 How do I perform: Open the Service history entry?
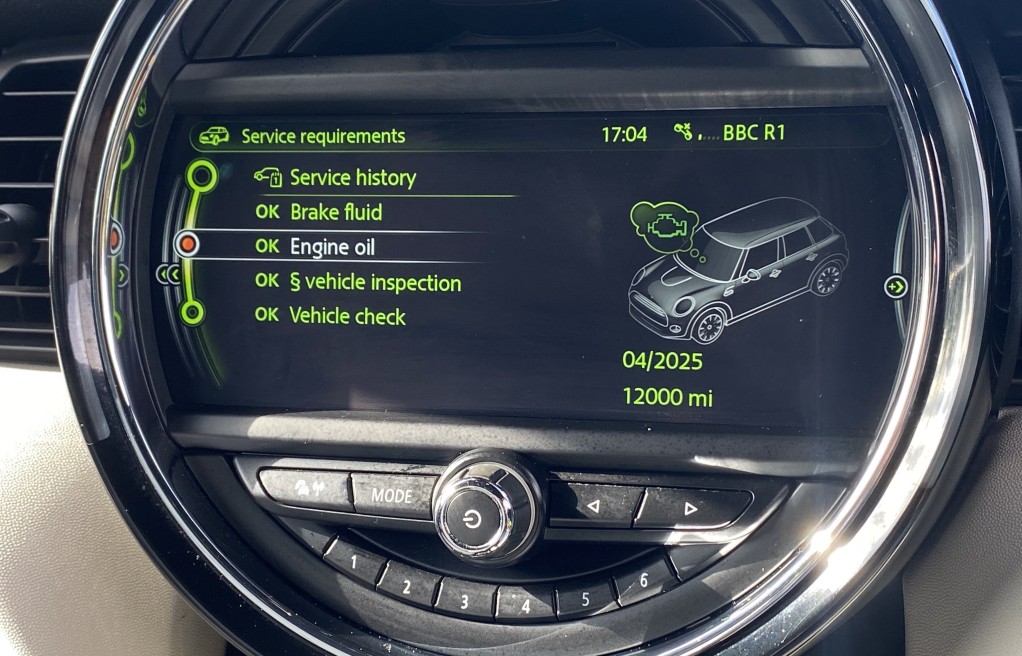pyautogui.click(x=352, y=178)
